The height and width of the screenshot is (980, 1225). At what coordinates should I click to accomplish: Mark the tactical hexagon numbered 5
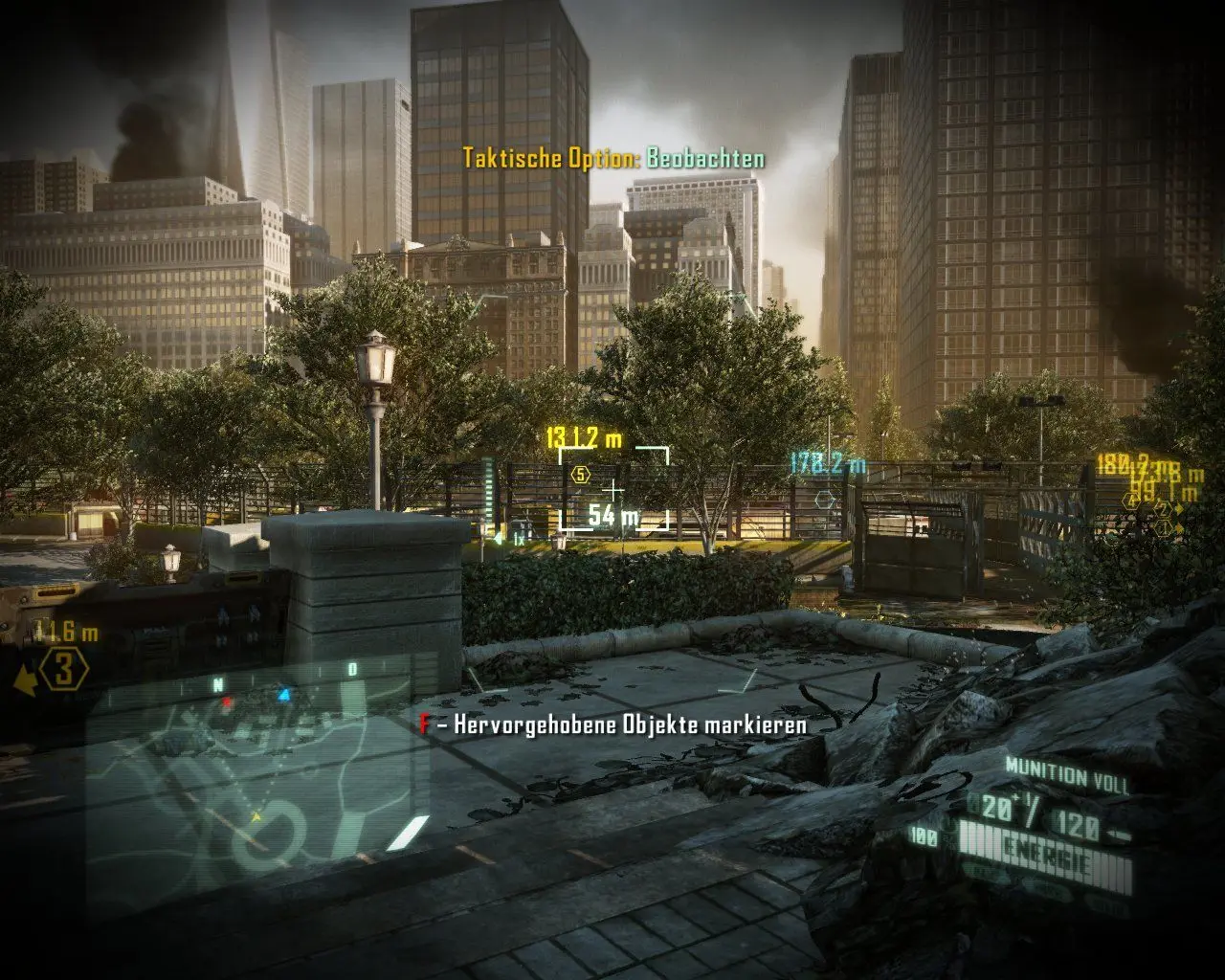(x=580, y=474)
